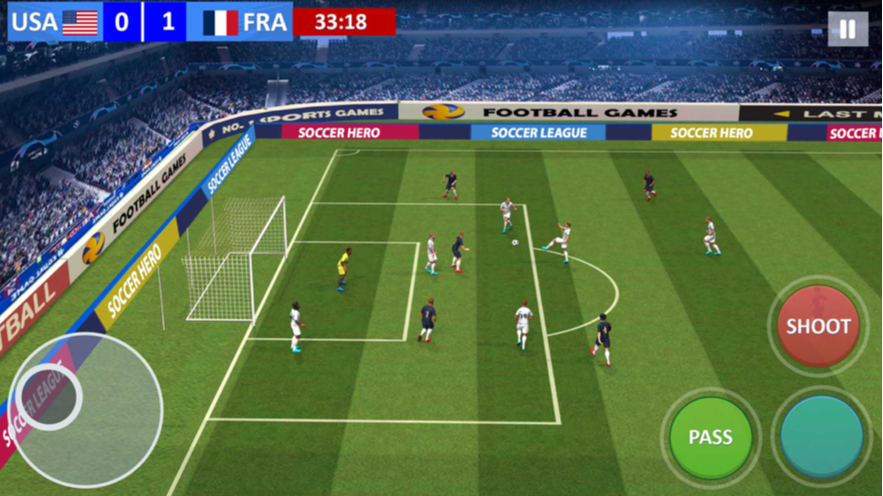Touch the virtual joystick thumb knob
883x496 pixels.
pos(50,395)
